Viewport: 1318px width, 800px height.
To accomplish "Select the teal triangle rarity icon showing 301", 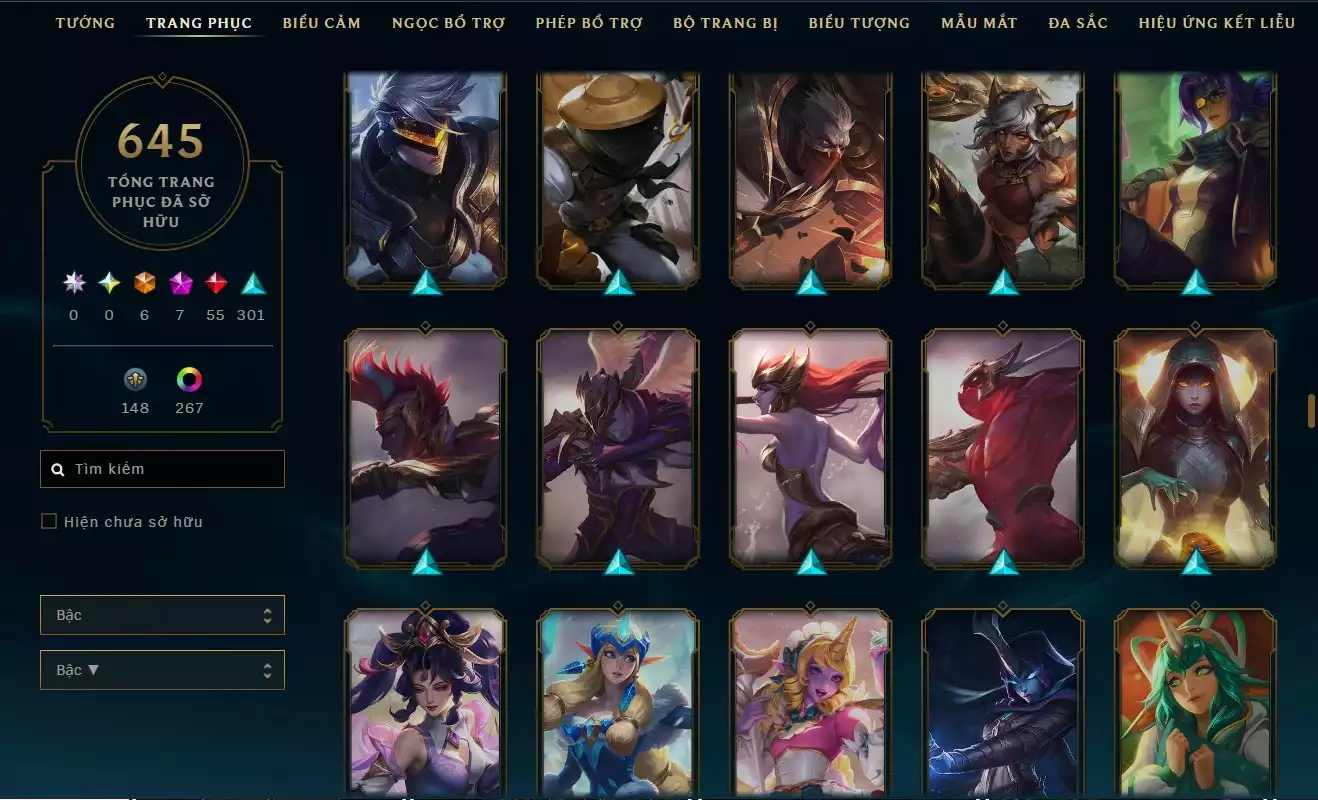I will [251, 284].
